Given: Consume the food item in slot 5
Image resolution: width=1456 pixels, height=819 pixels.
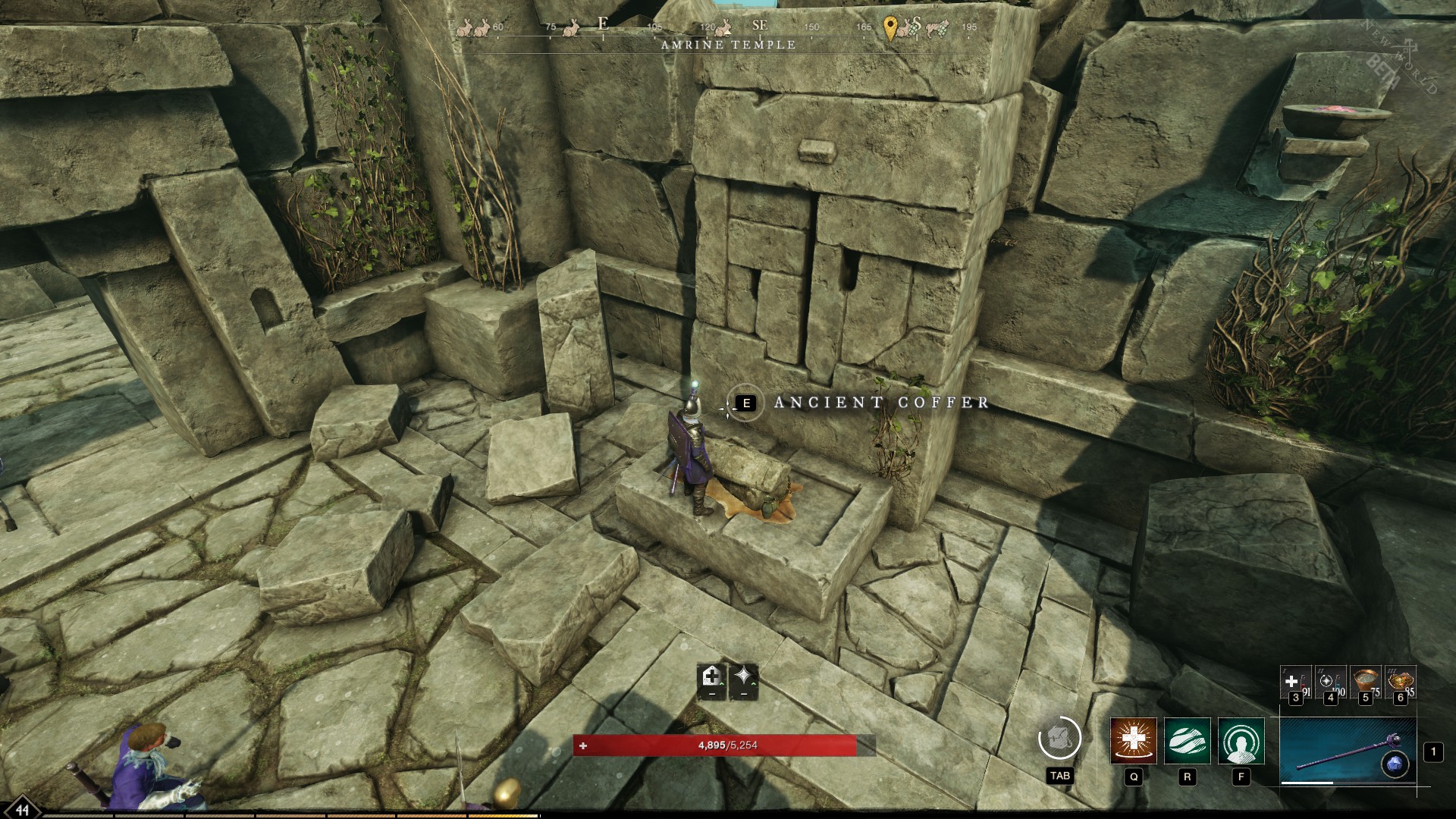Looking at the screenshot, I should pos(1367,681).
